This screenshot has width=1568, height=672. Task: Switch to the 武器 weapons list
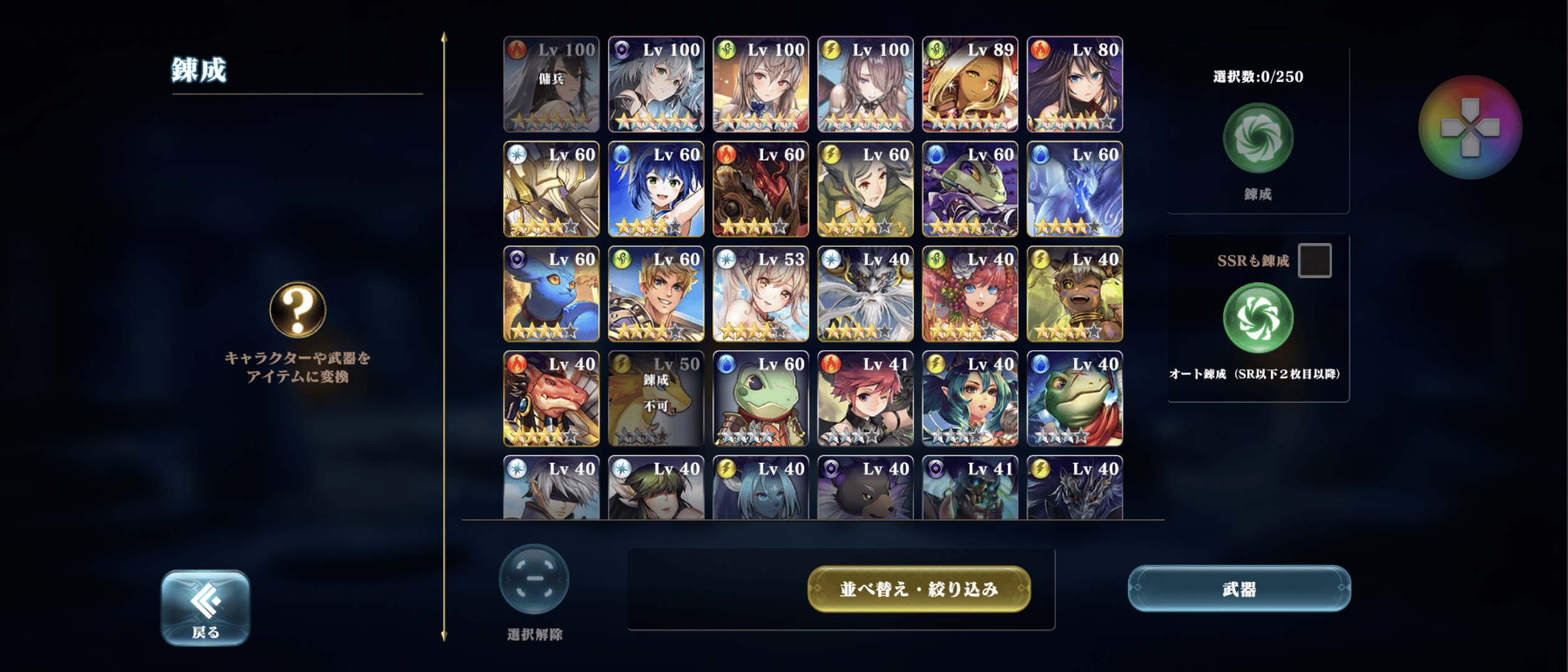1239,589
